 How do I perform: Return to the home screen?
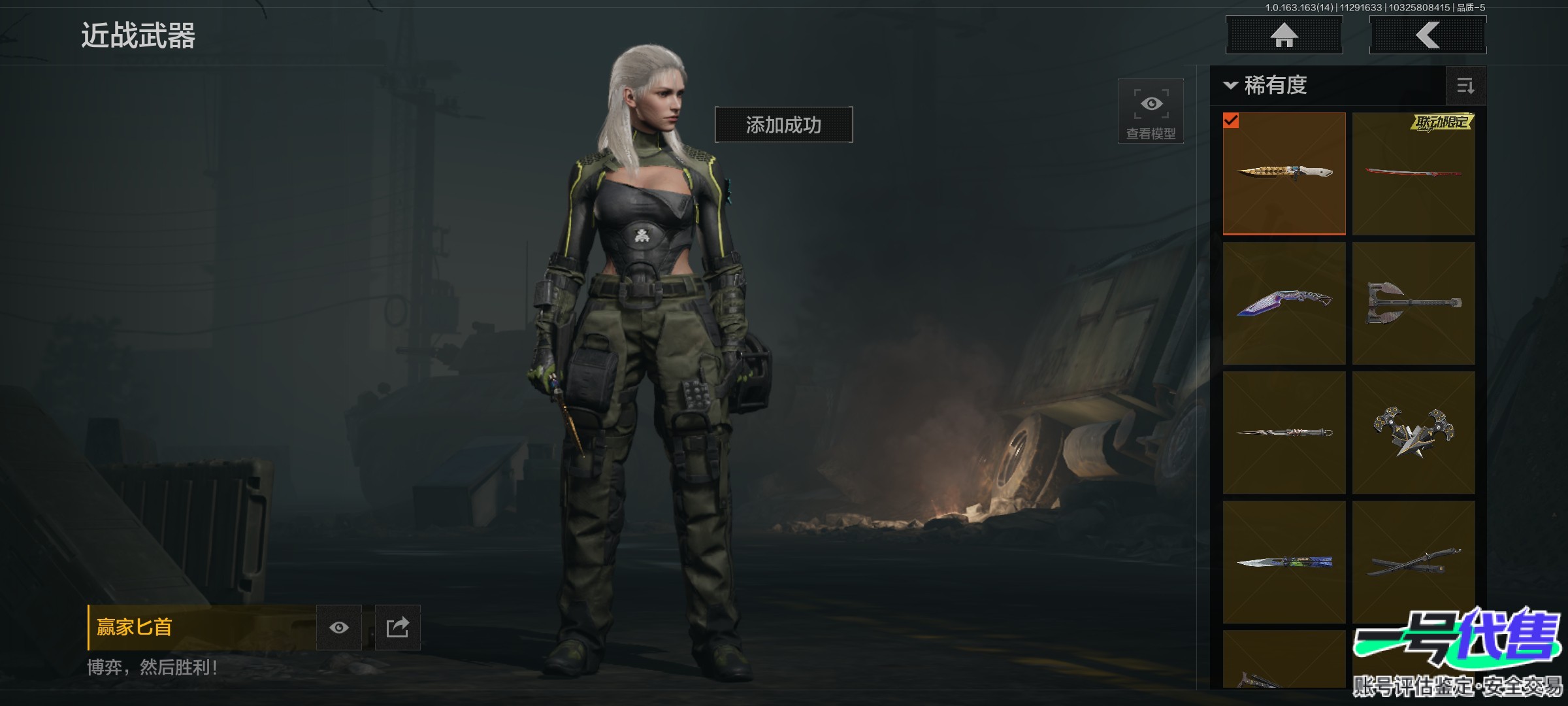click(1284, 35)
